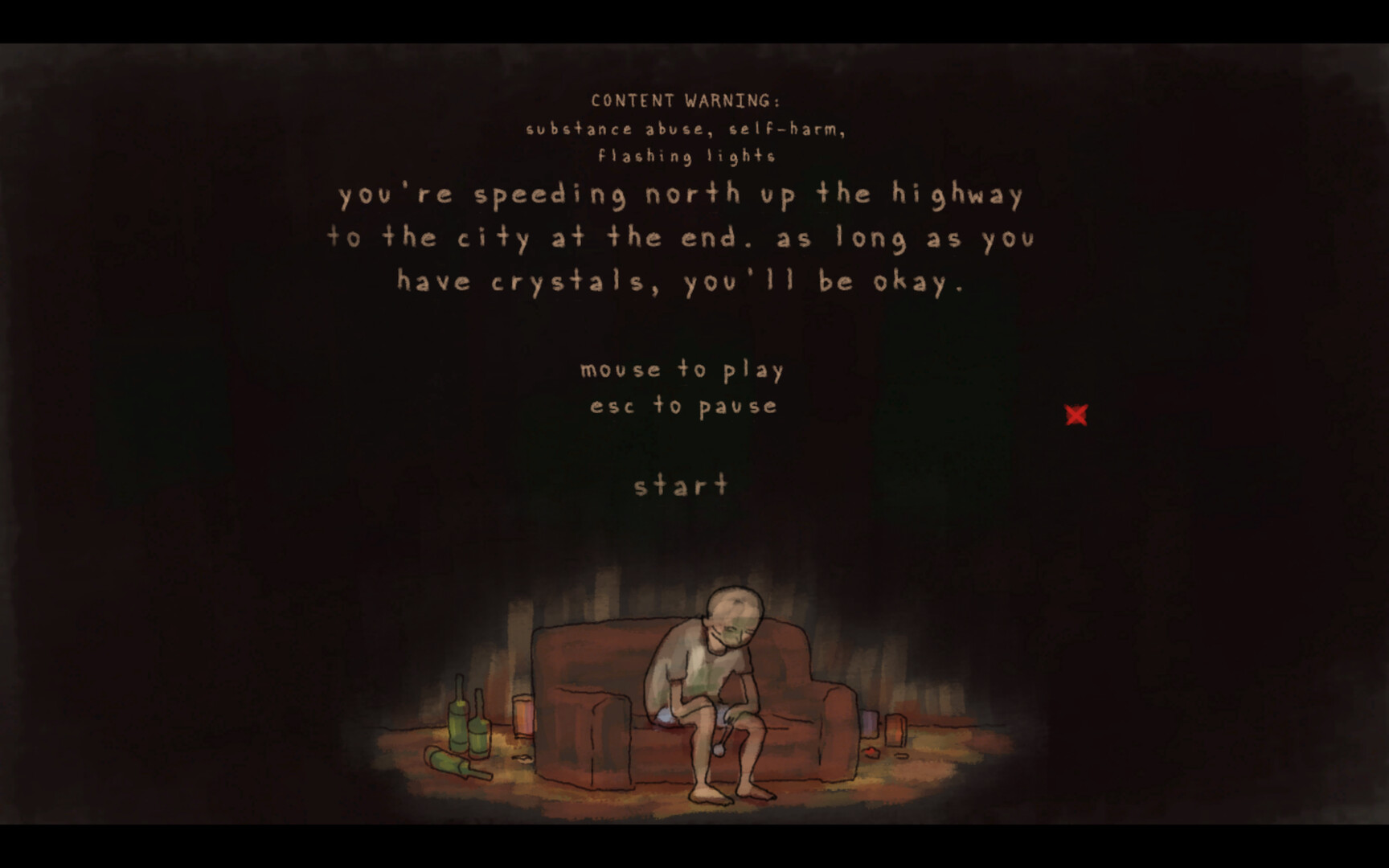This screenshot has width=1389, height=868.
Task: Click the speeding north up the highway line
Action: [x=682, y=194]
